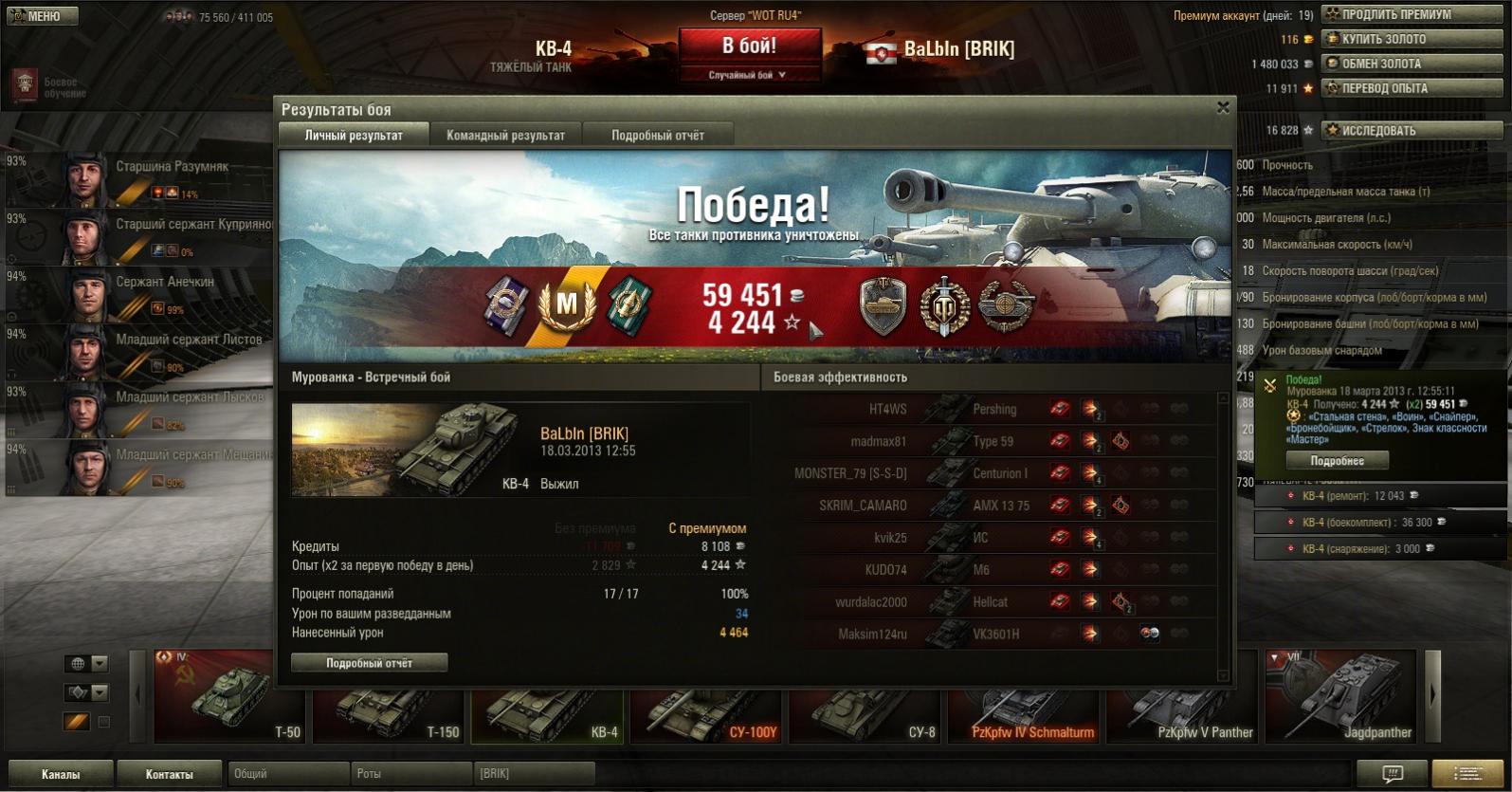Open Подробный отчёт button under battle stats
Viewport: 1512px width, 792px height.
coord(369,663)
